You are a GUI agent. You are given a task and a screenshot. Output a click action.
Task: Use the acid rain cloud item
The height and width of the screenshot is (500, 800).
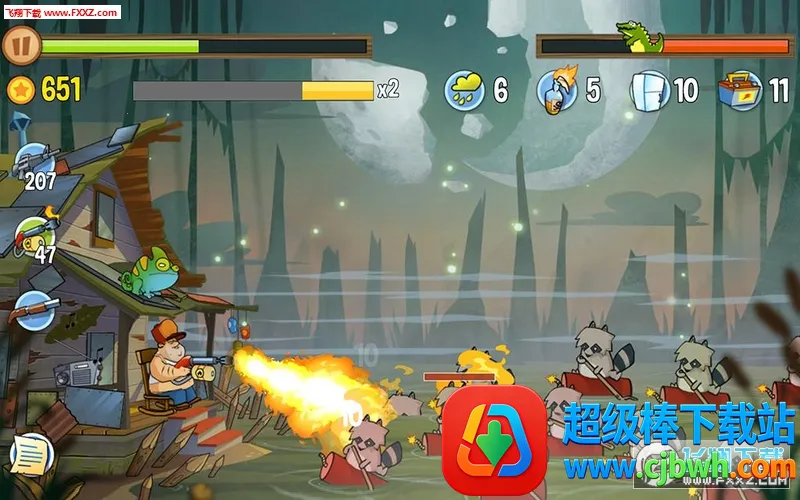(x=465, y=90)
